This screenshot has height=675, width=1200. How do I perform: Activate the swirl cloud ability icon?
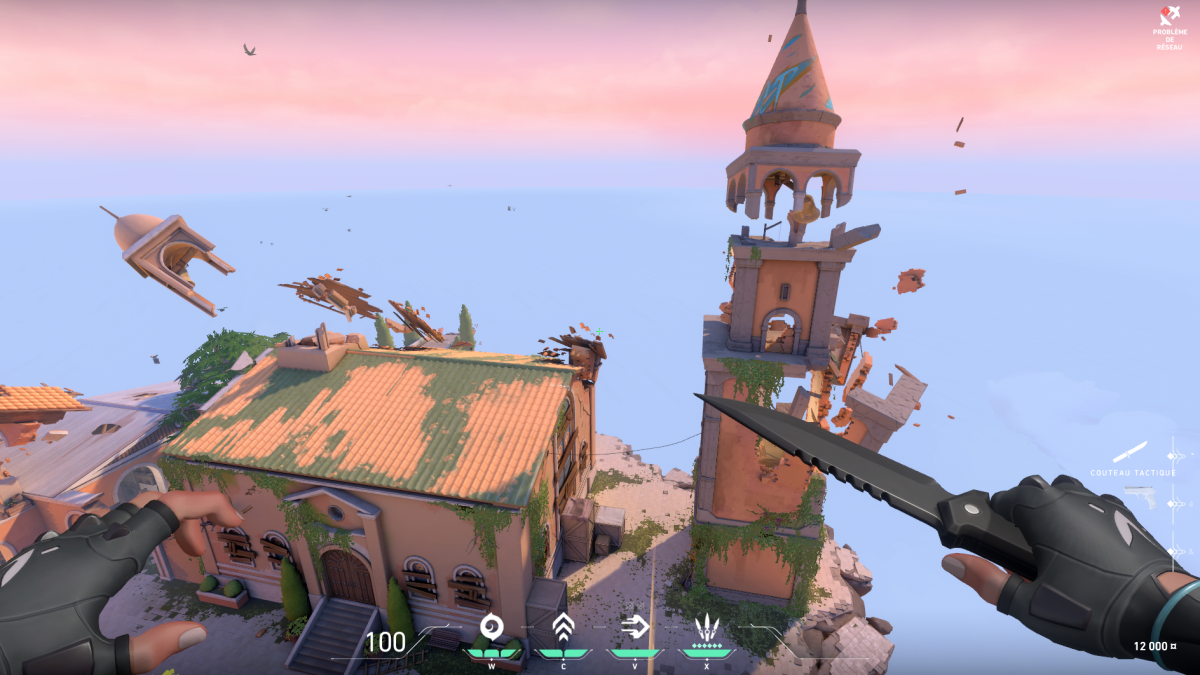(x=491, y=627)
